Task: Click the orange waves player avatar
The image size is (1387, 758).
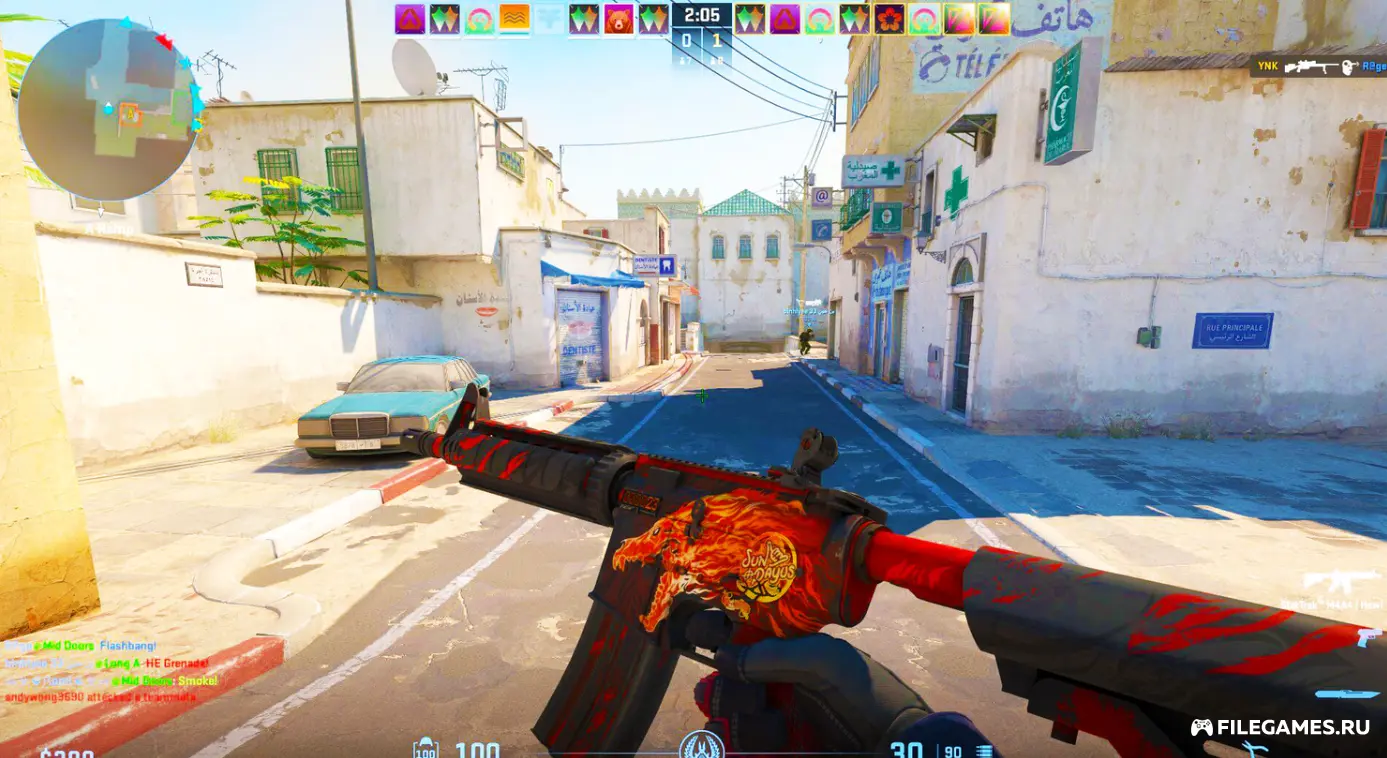Action: coord(514,19)
